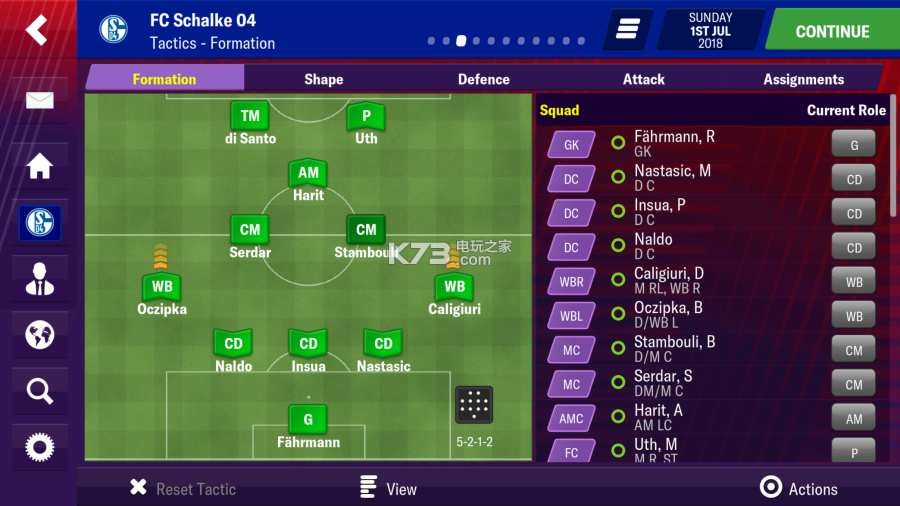Viewport: 900px width, 506px height.
Task: Choose Harit's AM position on the pitch
Action: tap(308, 173)
